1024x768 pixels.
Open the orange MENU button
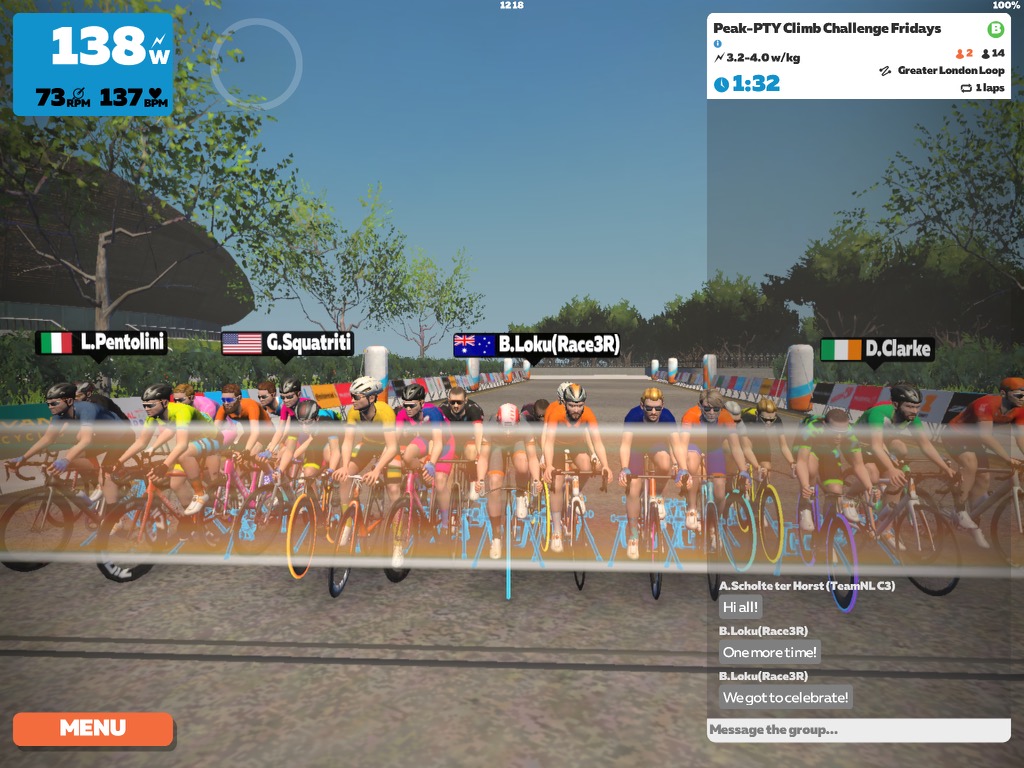click(x=92, y=728)
